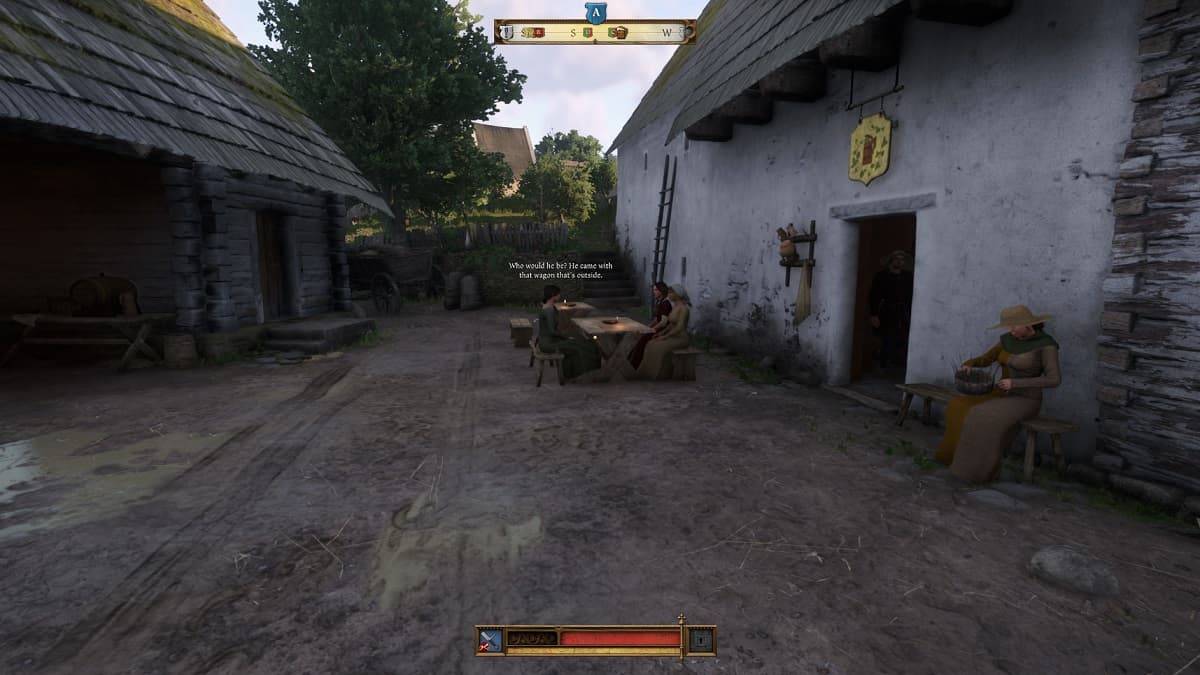The width and height of the screenshot is (1200, 675).
Task: Click the beer mug tavern compass marker
Action: 620,32
